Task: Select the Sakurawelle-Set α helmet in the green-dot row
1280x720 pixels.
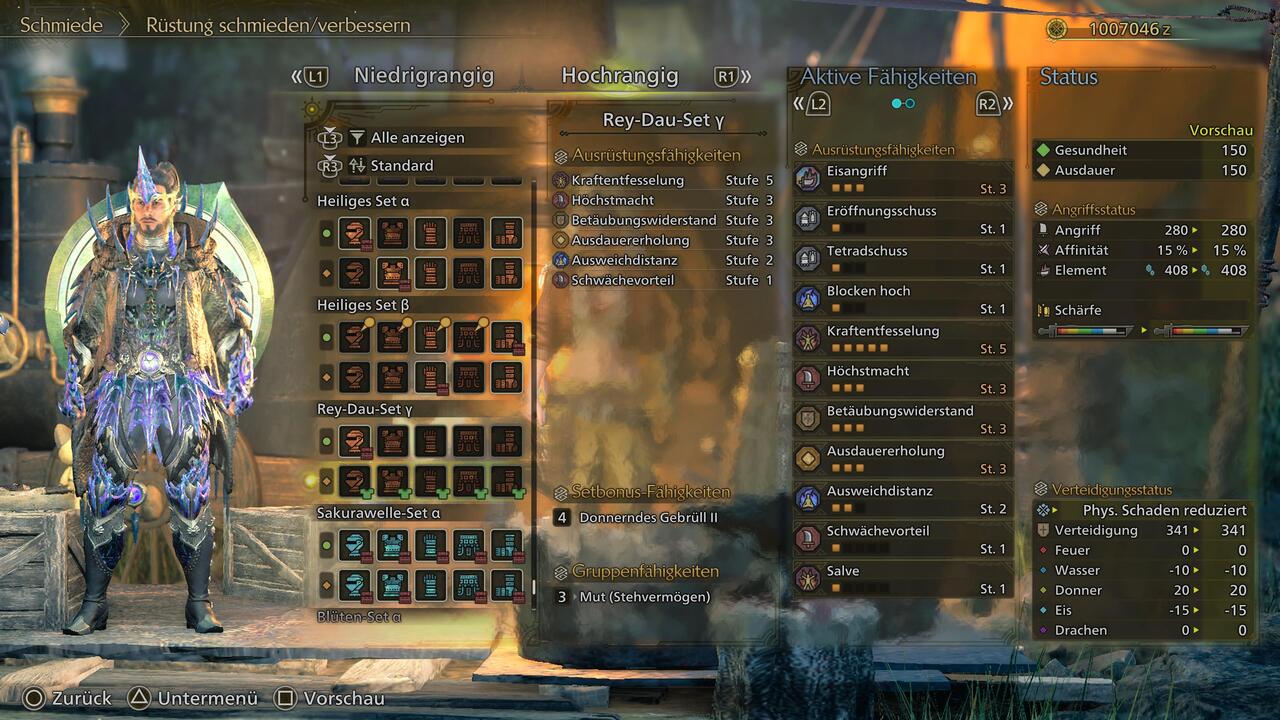Action: click(x=354, y=545)
